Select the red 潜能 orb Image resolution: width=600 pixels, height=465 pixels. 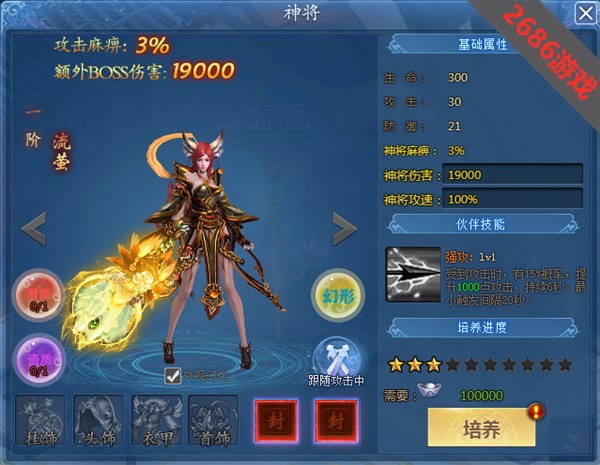coord(36,297)
